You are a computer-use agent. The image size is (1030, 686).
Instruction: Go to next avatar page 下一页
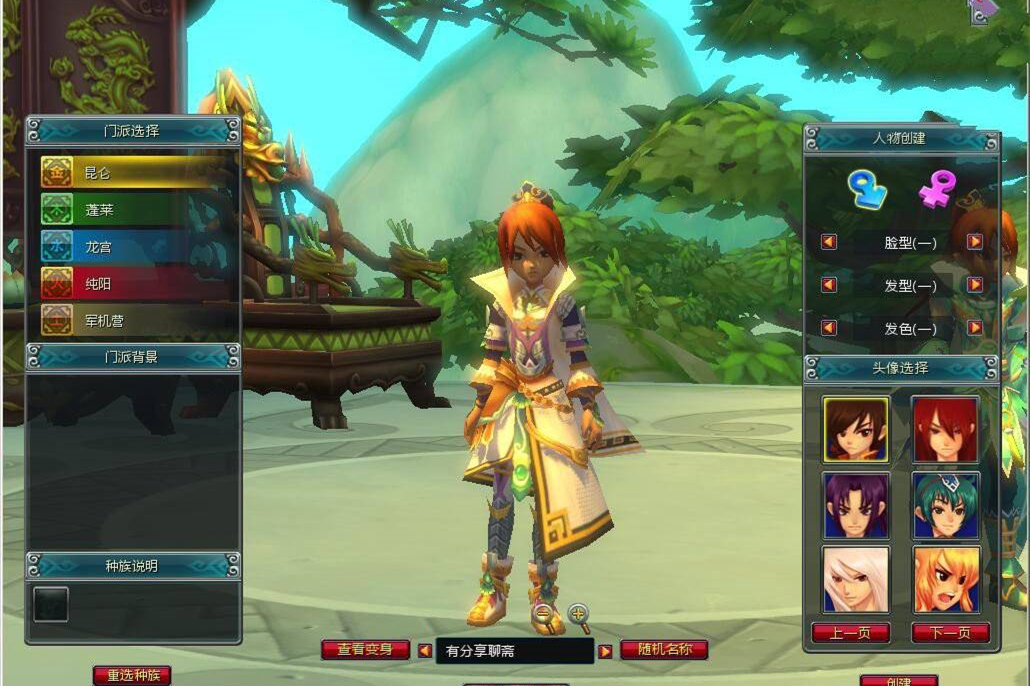click(x=950, y=633)
